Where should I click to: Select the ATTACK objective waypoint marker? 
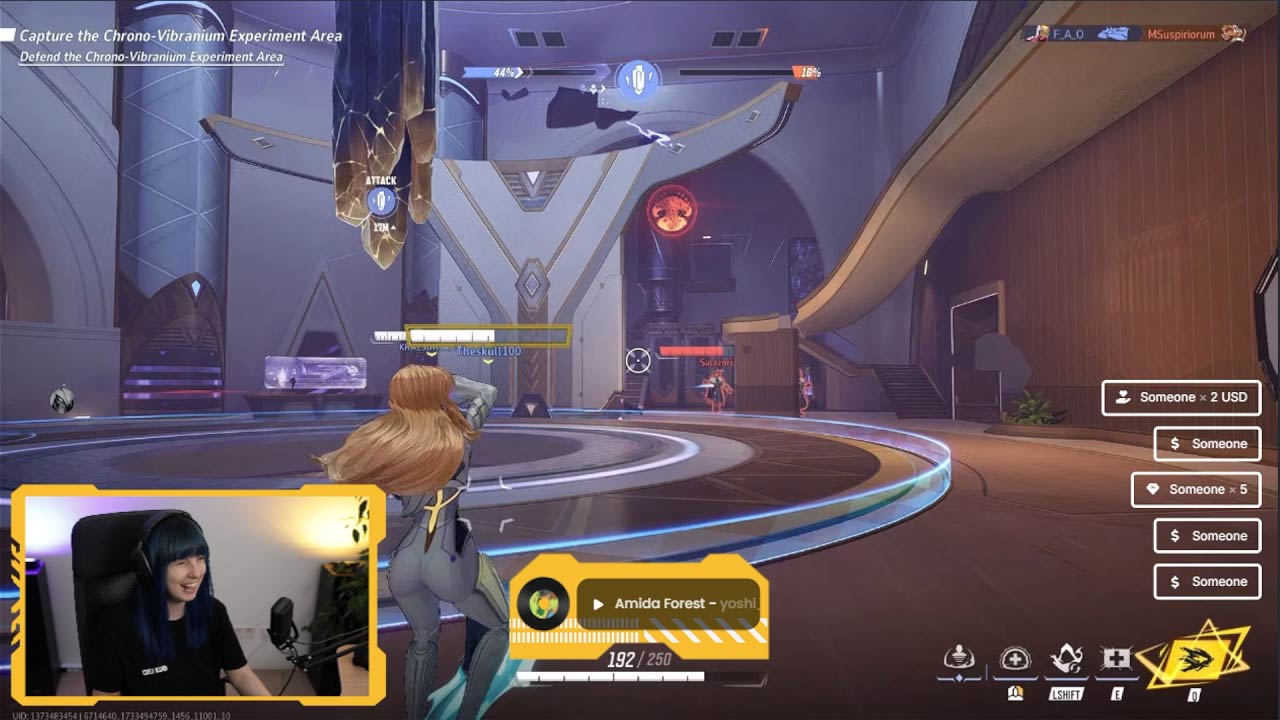(x=381, y=201)
